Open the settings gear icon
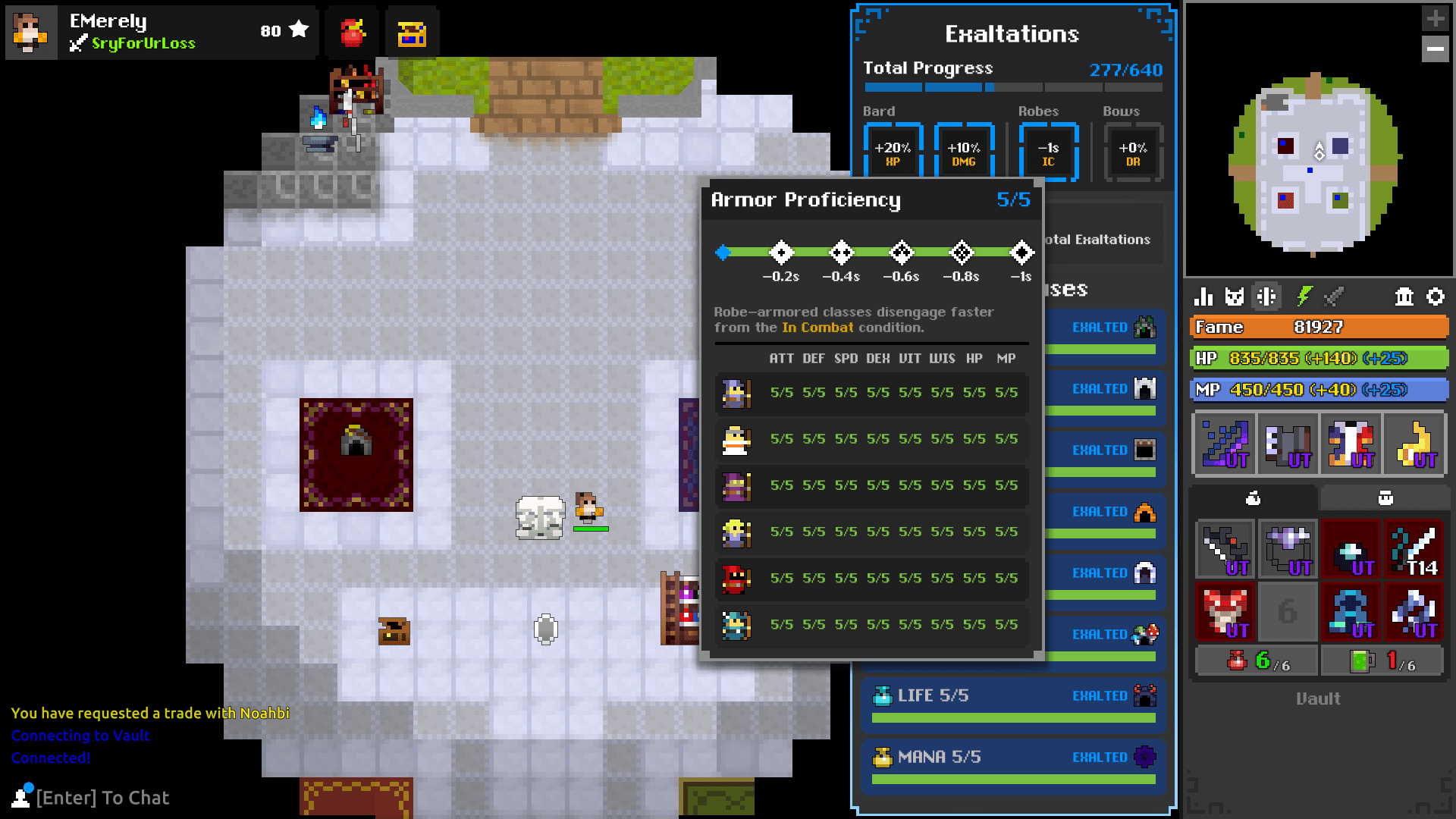 1437,297
